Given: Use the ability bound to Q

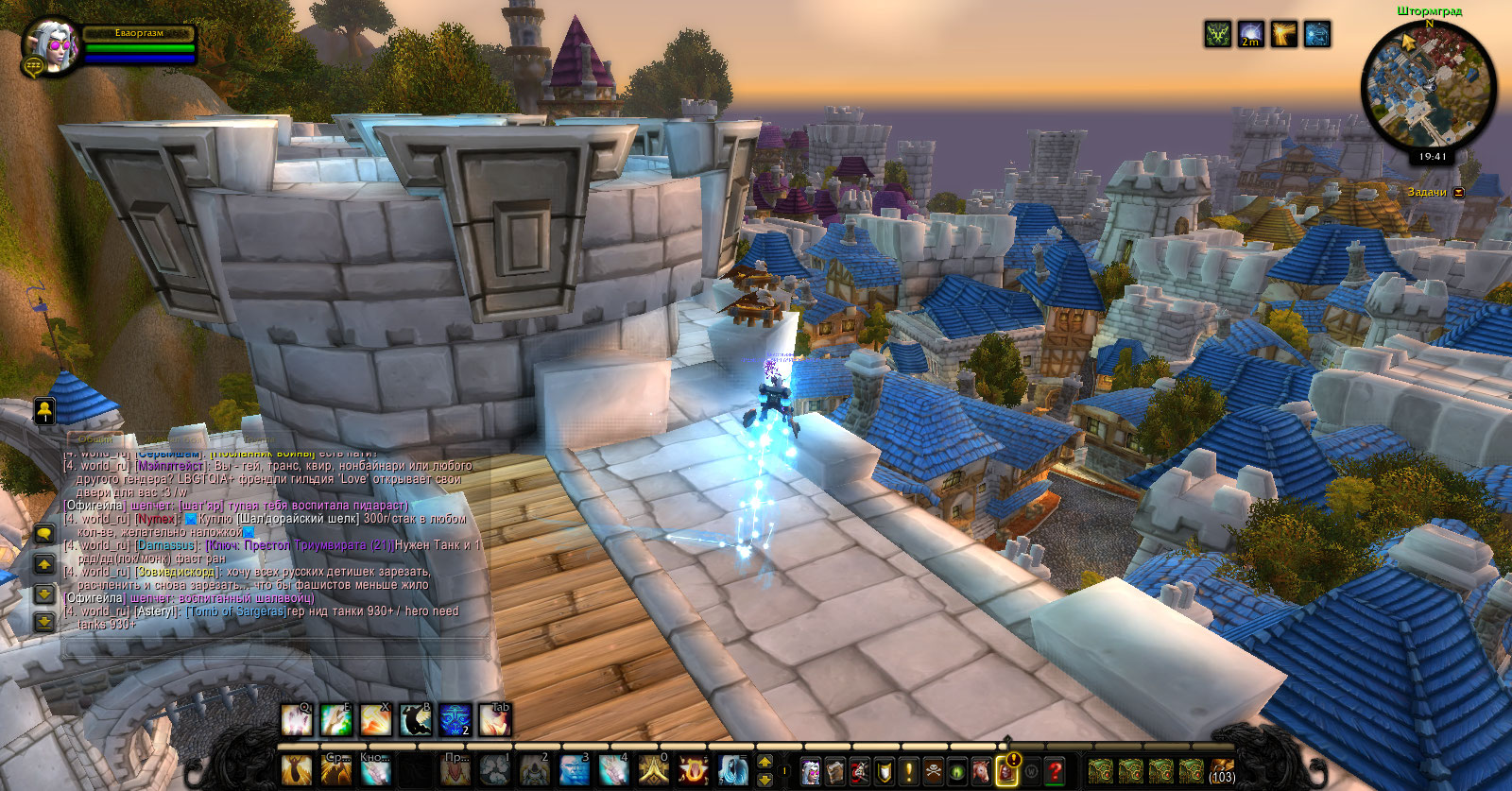Looking at the screenshot, I should click(x=297, y=720).
